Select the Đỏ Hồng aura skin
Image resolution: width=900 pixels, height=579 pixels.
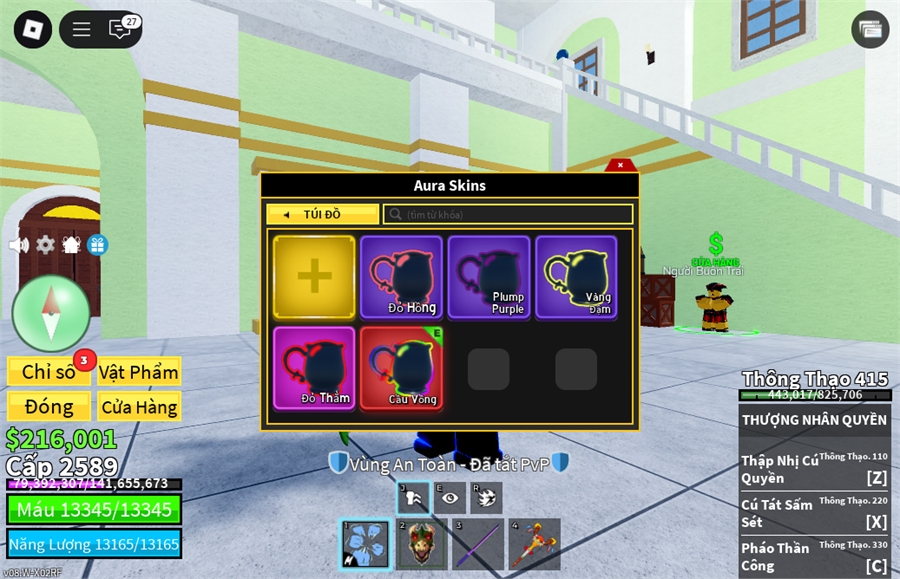point(401,277)
